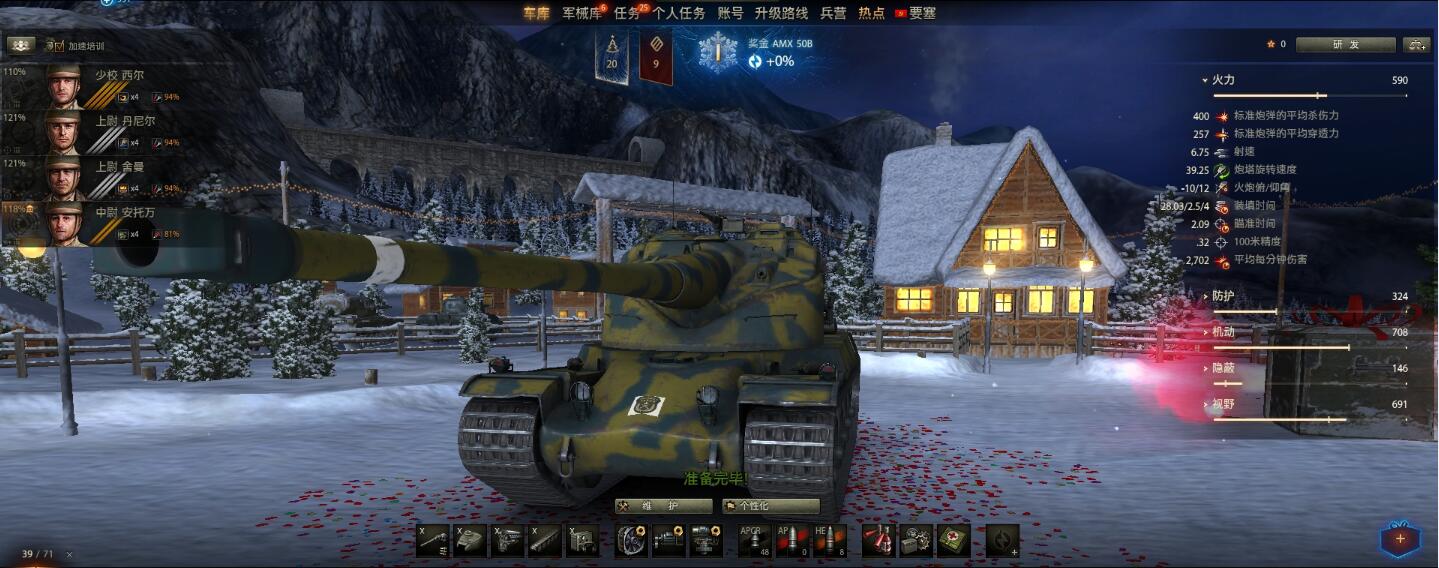Click the 维护 maintenance button
The height and width of the screenshot is (568, 1439).
(x=663, y=506)
